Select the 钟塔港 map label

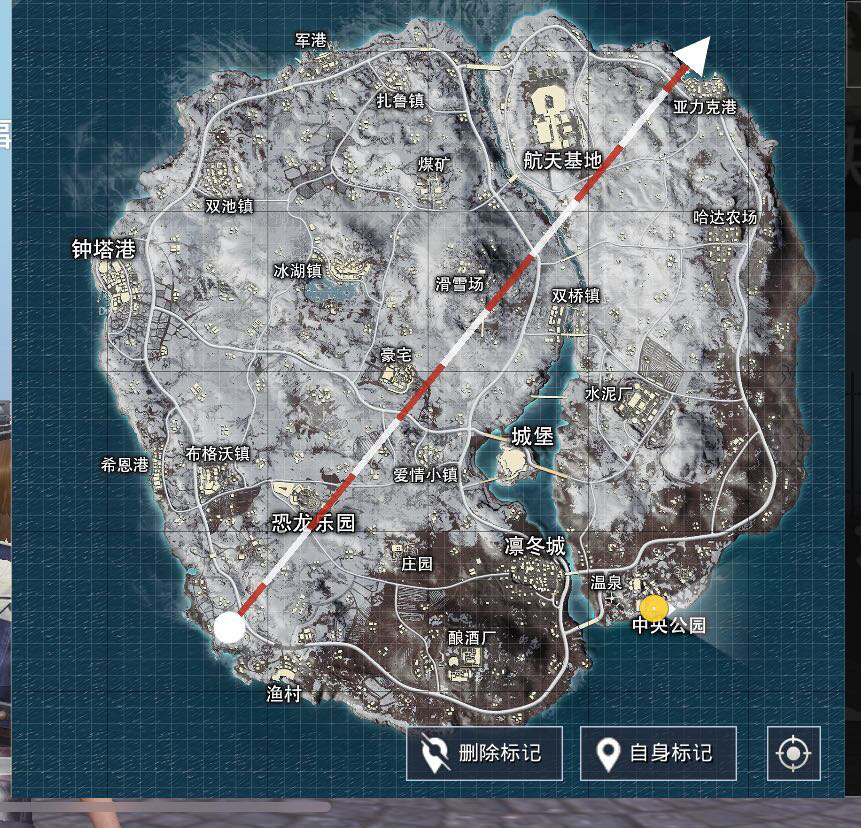click(103, 249)
